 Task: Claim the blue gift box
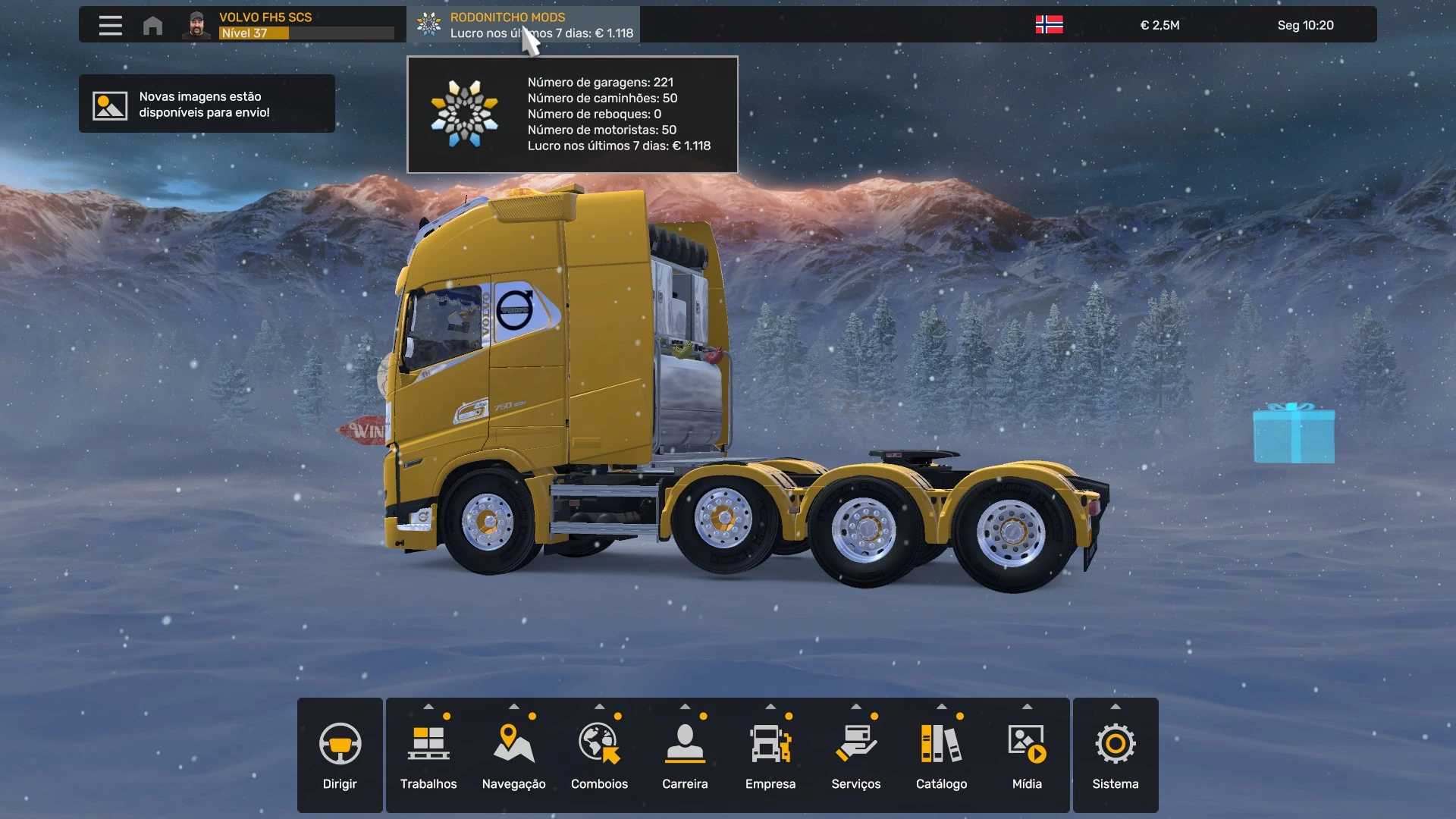1294,434
